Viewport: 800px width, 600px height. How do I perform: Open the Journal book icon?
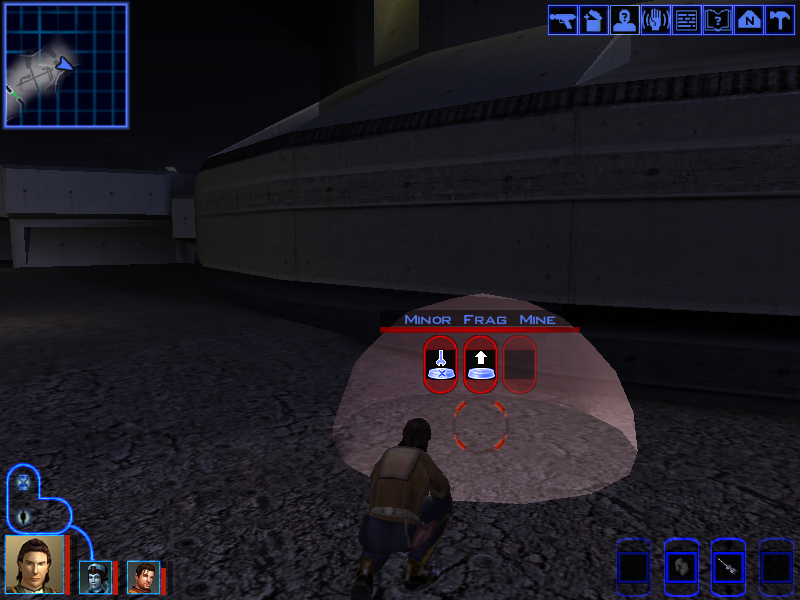point(718,20)
